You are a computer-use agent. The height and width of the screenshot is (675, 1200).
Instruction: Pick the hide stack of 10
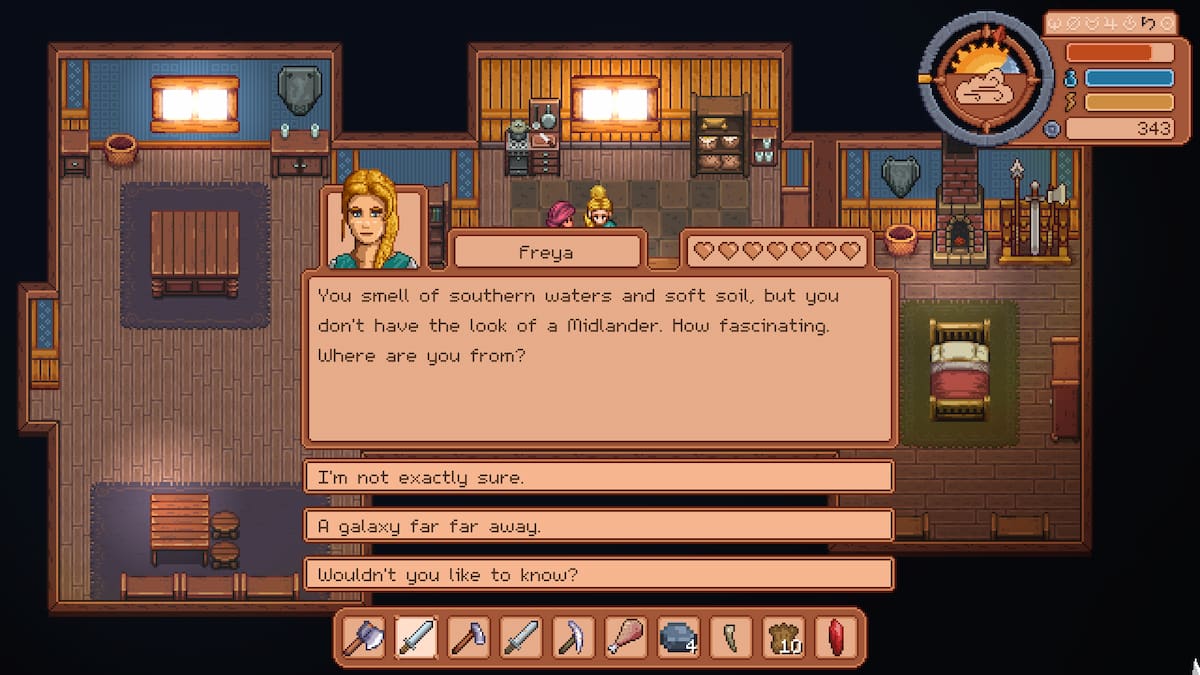(783, 637)
